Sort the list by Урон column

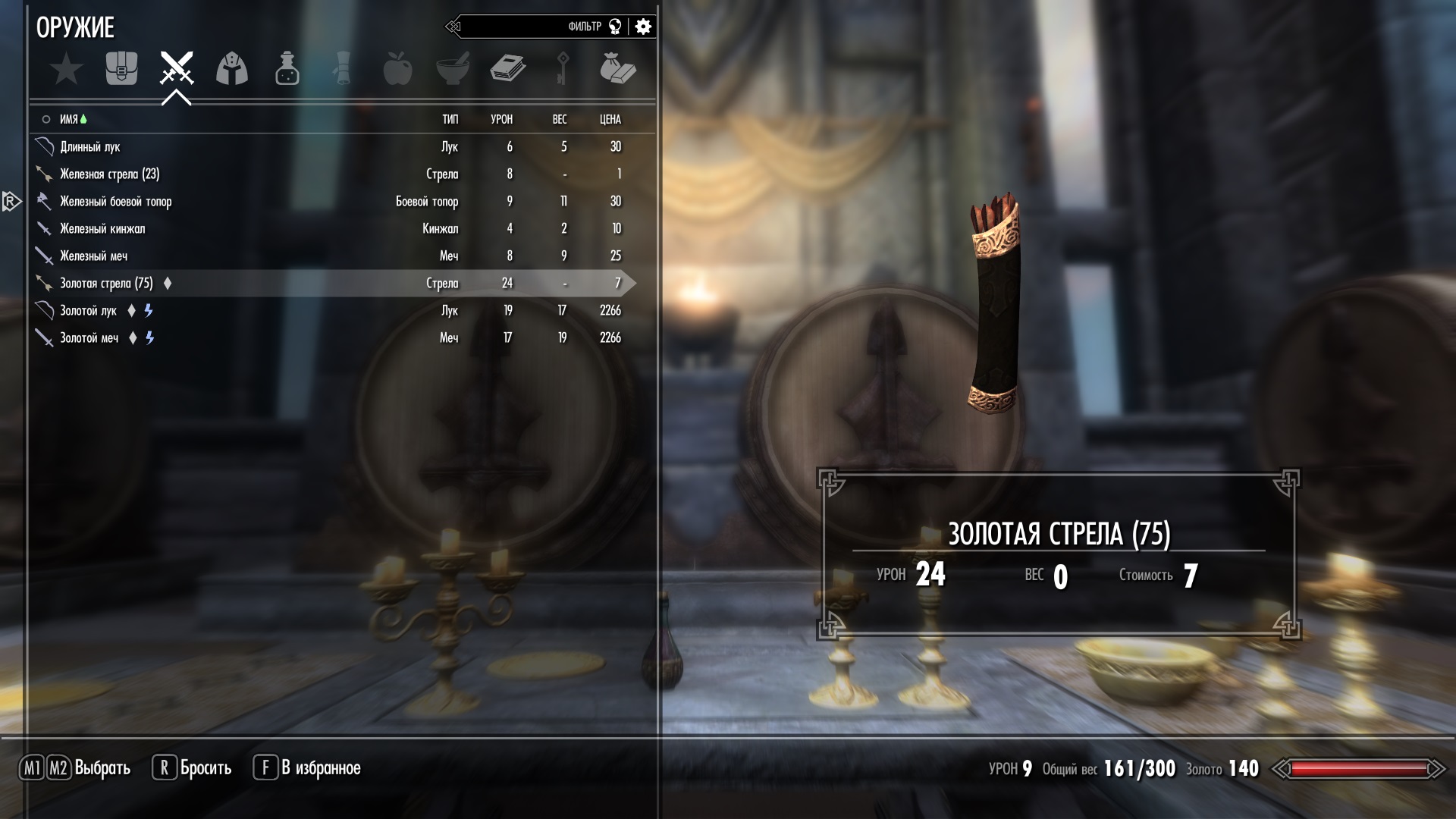click(501, 119)
